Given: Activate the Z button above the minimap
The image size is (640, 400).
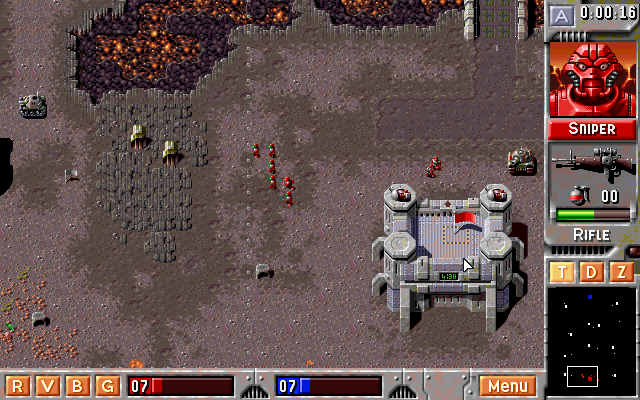Looking at the screenshot, I should coord(622,272).
